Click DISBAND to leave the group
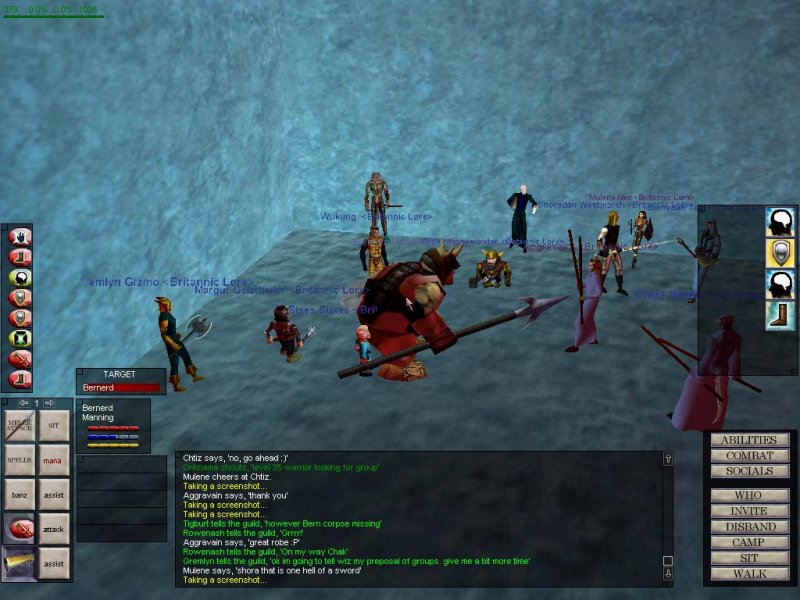 click(750, 527)
